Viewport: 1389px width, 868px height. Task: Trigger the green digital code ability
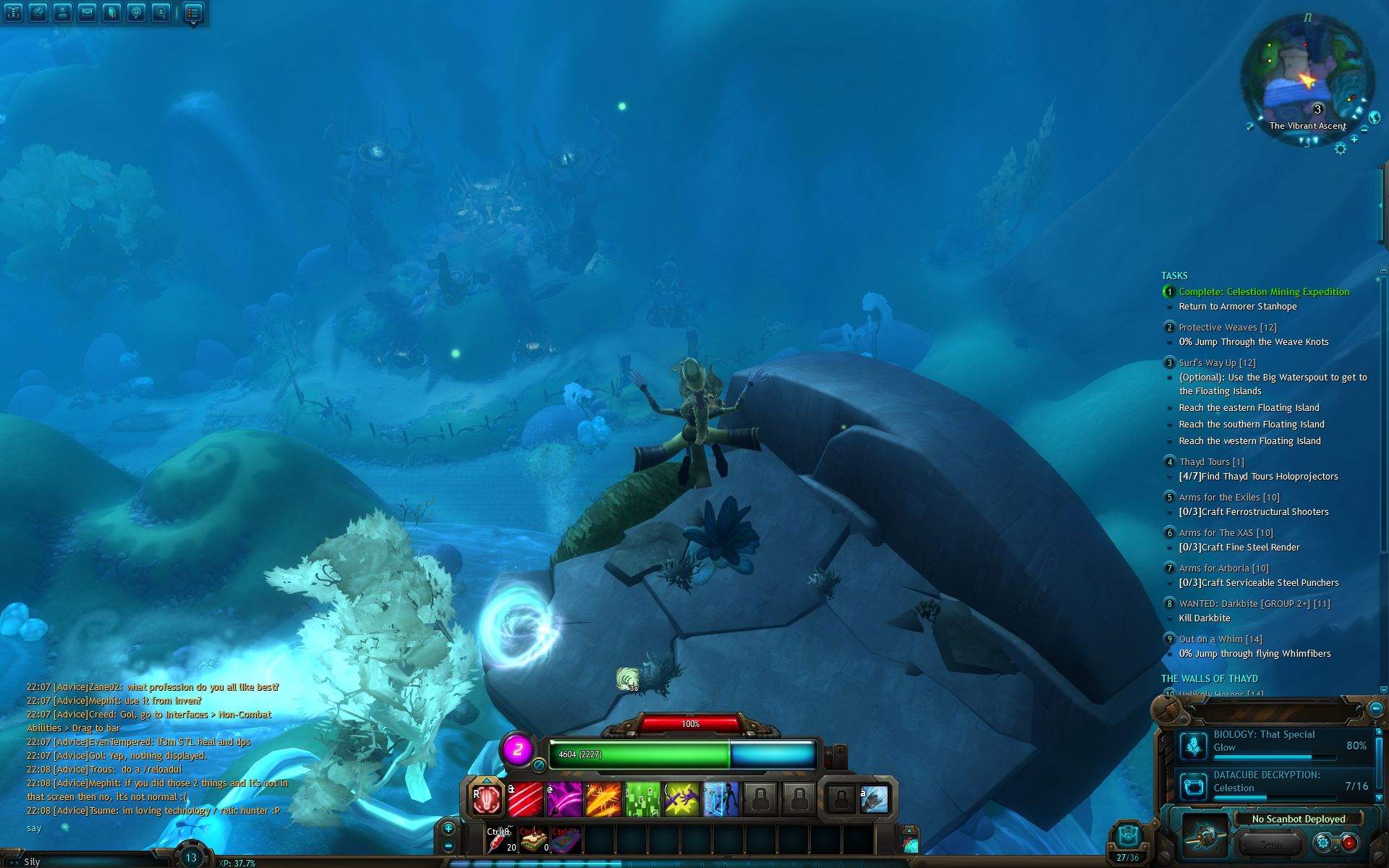642,799
